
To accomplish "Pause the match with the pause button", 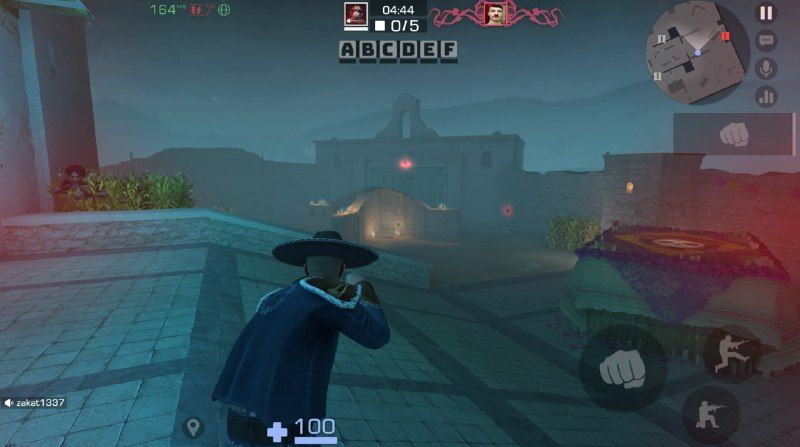I will point(766,13).
